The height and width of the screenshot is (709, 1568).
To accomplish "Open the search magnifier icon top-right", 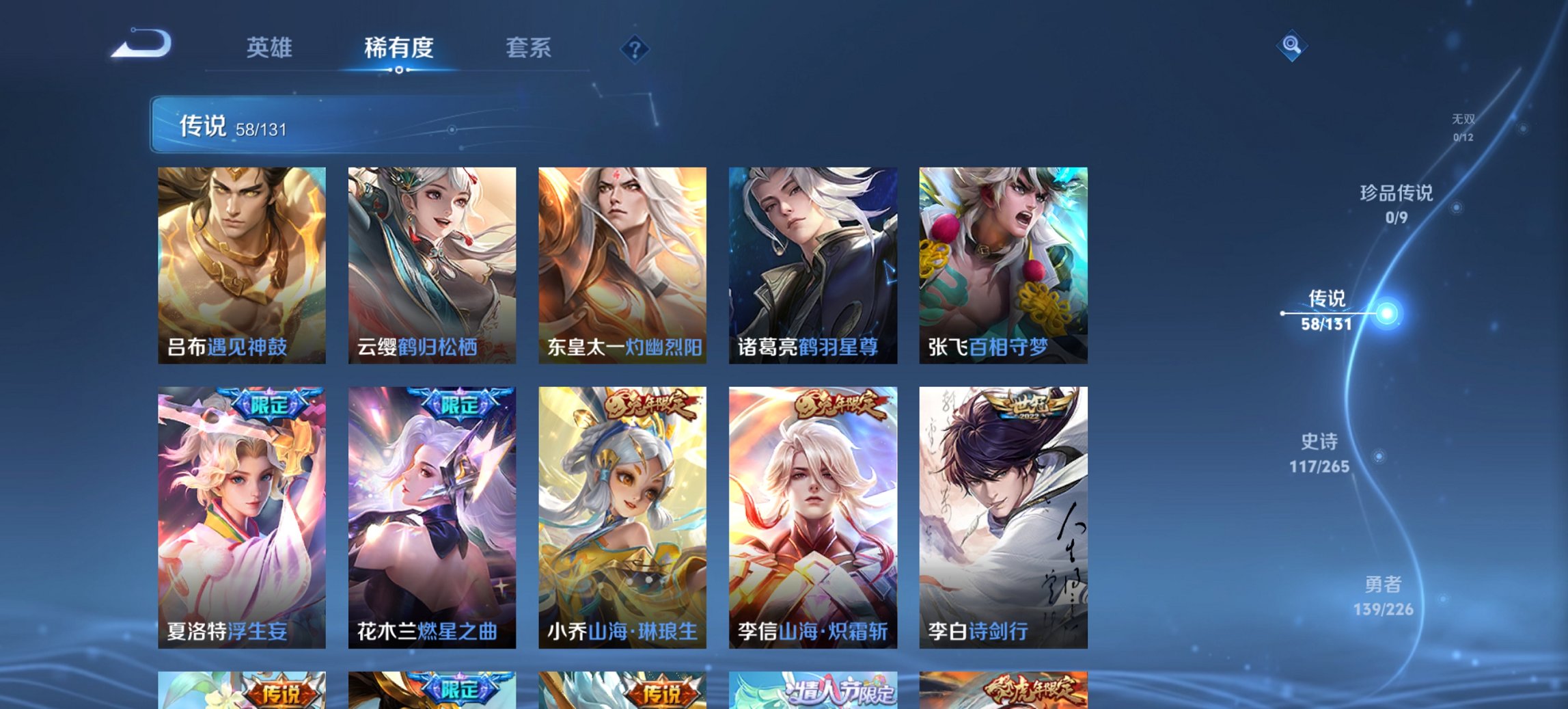I will pyautogui.click(x=1293, y=46).
